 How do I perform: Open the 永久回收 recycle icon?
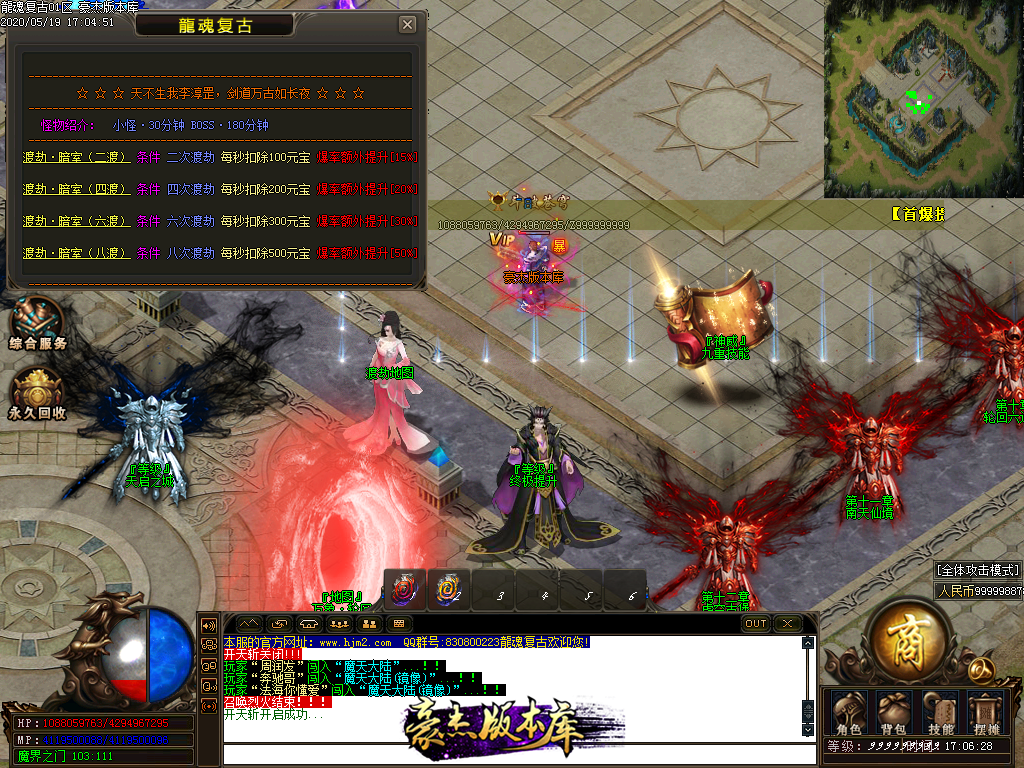tap(38, 392)
